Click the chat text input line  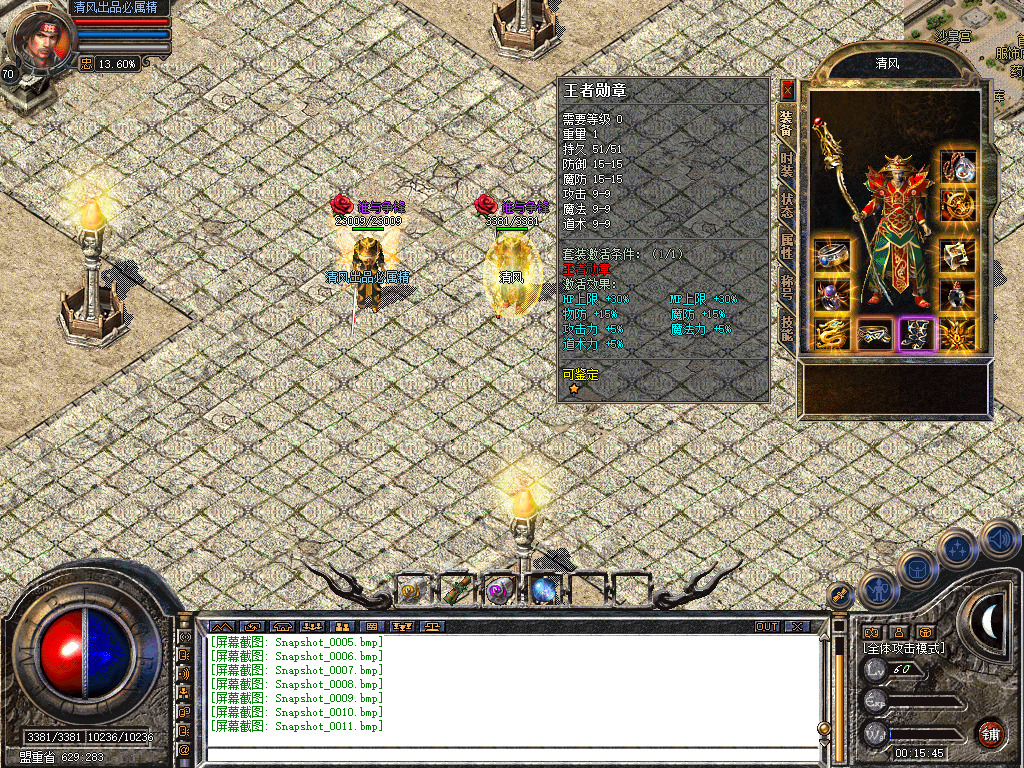click(510, 753)
